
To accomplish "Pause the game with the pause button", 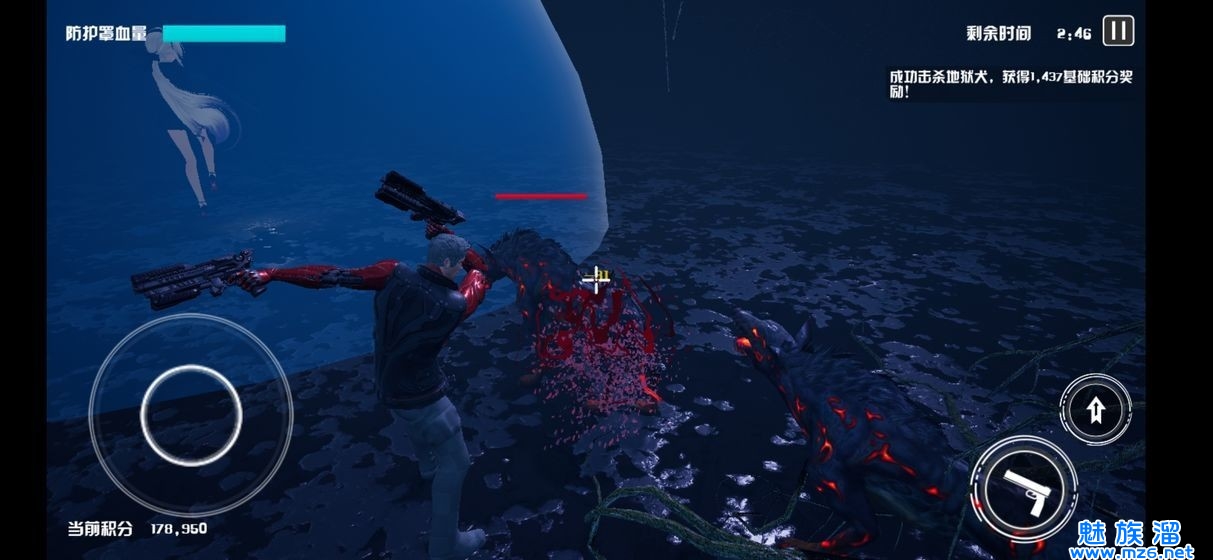I will point(1118,31).
